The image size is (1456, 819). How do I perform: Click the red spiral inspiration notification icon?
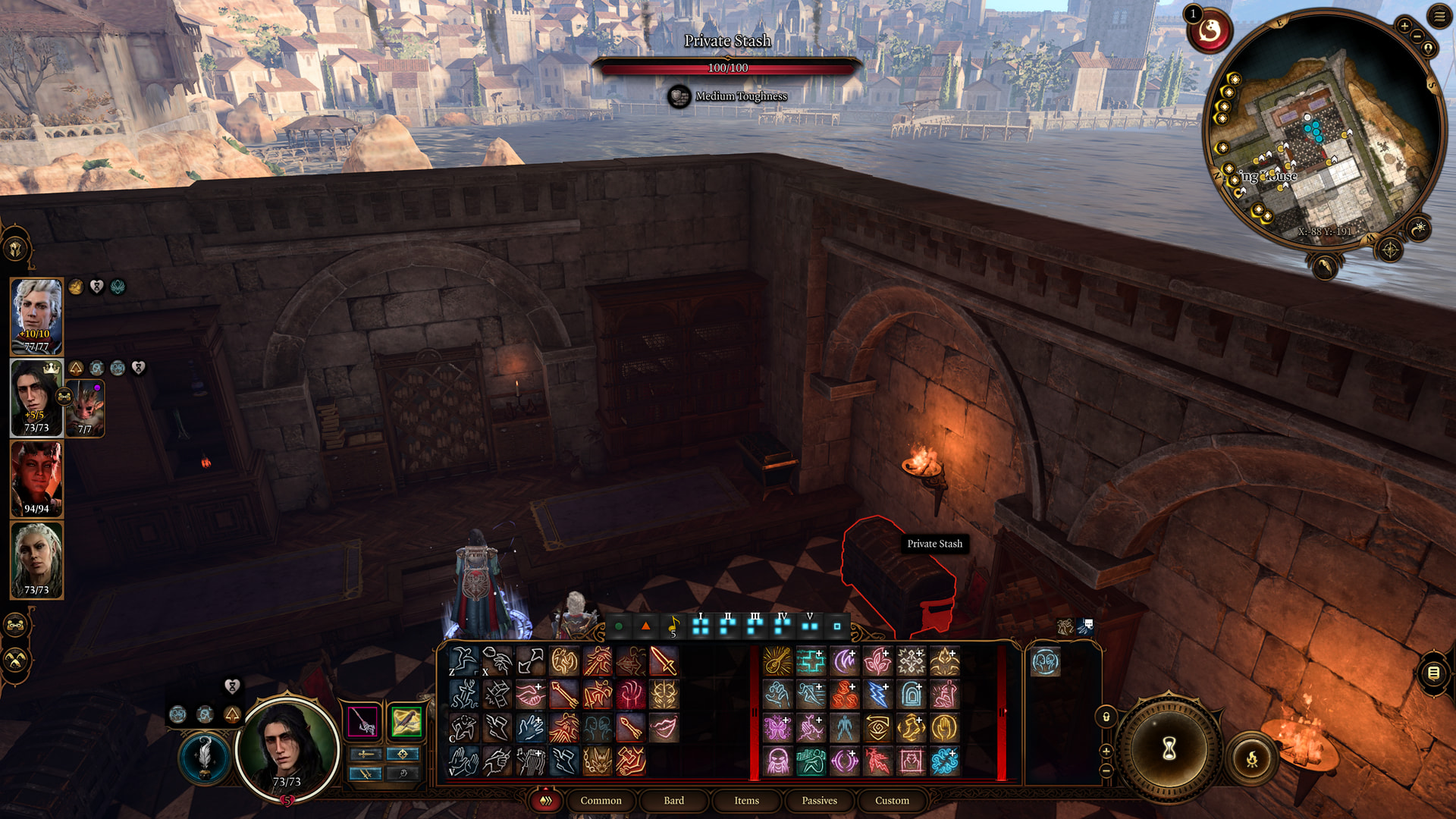click(x=1209, y=32)
